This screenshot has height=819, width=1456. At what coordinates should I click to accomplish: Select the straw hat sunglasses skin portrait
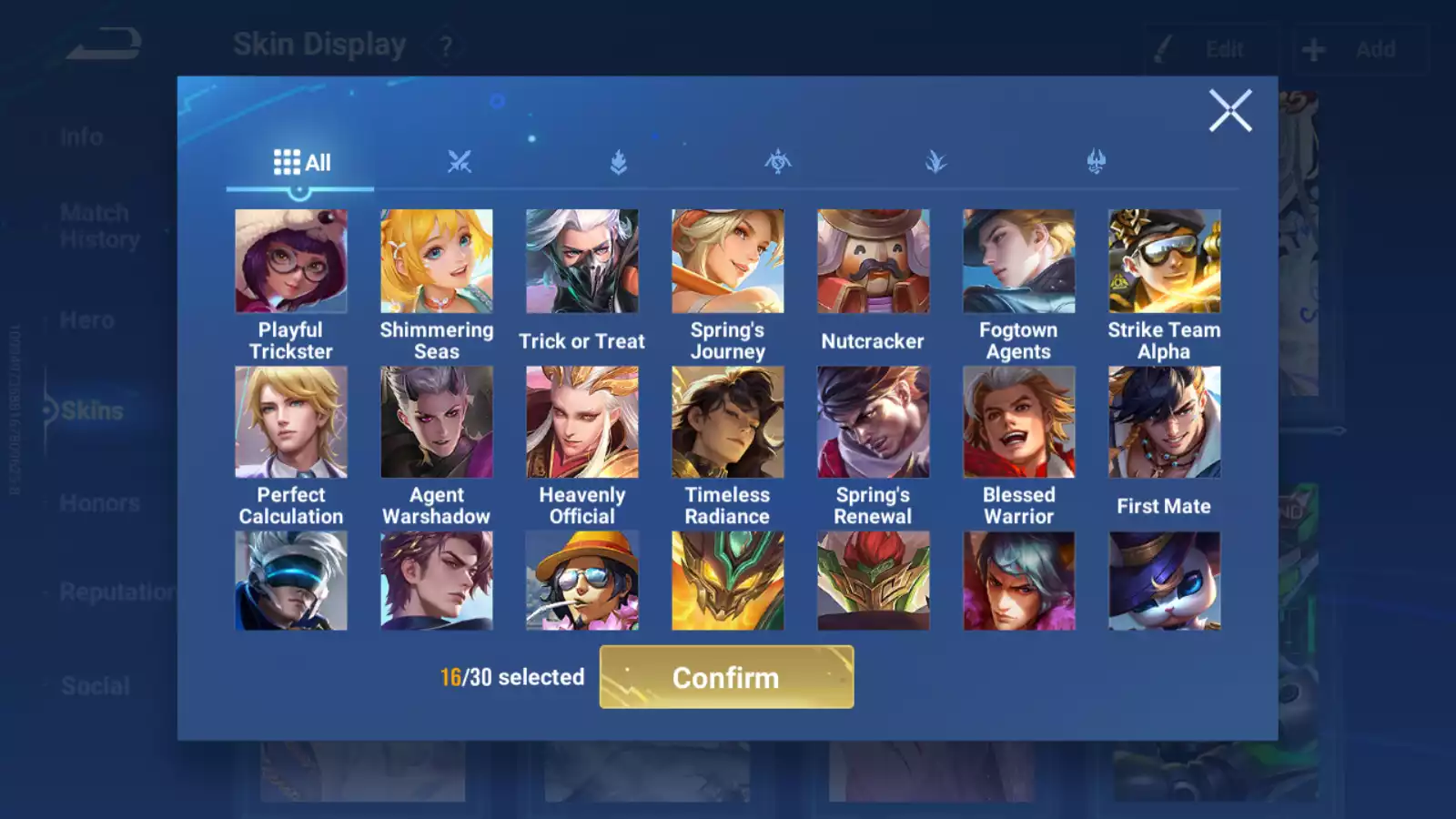point(581,581)
